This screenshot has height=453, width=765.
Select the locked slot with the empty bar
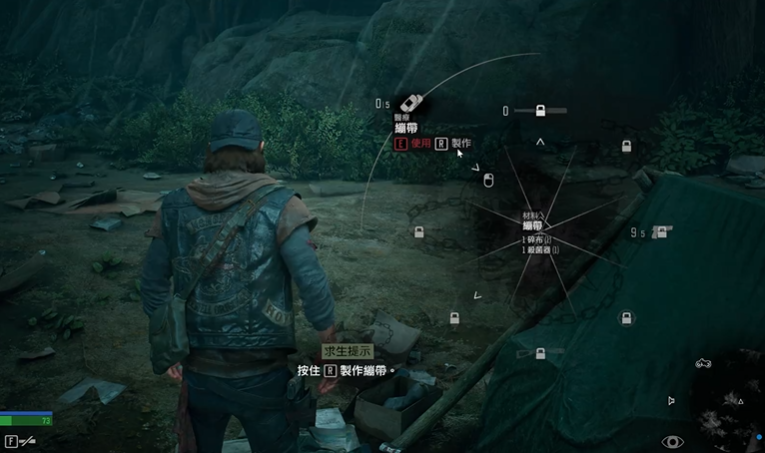[540, 110]
